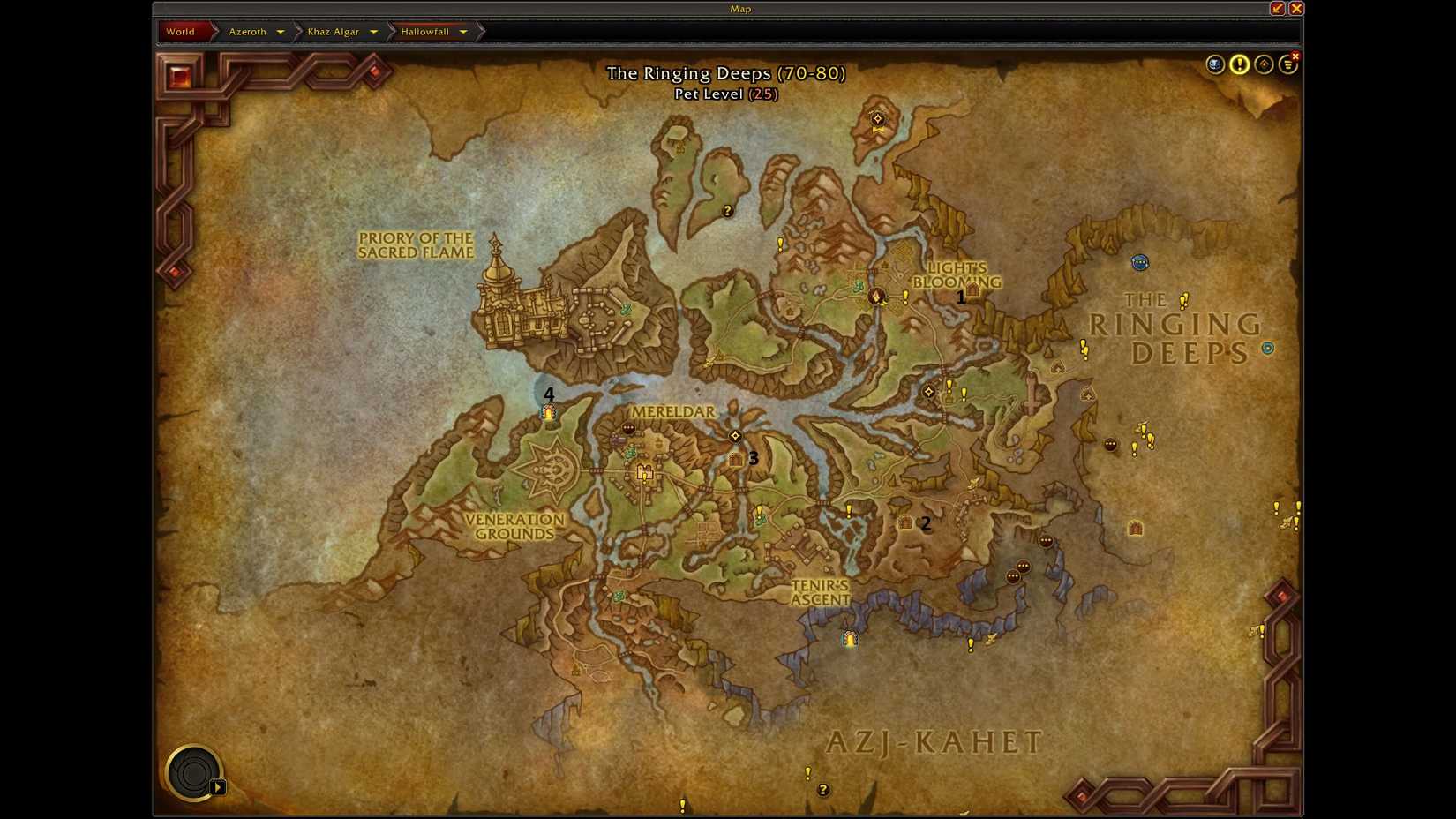Select the tracking diamond icon
1456x819 pixels.
pyautogui.click(x=1263, y=64)
